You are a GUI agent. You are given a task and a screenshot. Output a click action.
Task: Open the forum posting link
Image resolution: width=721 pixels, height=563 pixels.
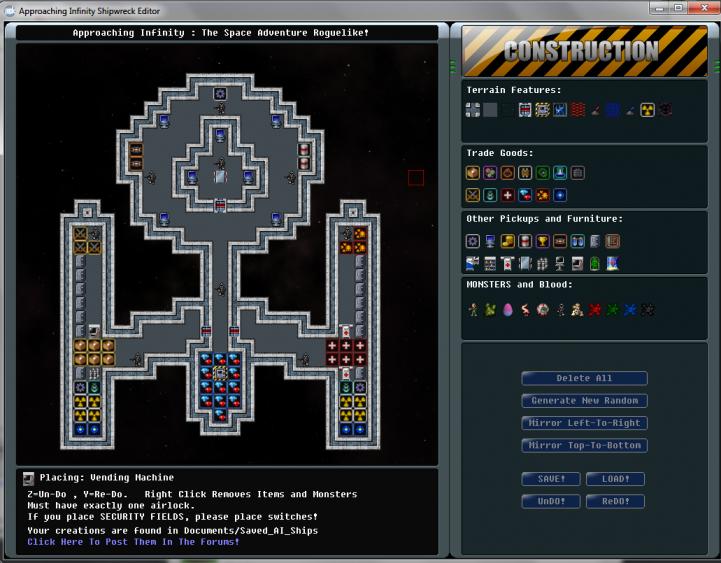click(133, 542)
